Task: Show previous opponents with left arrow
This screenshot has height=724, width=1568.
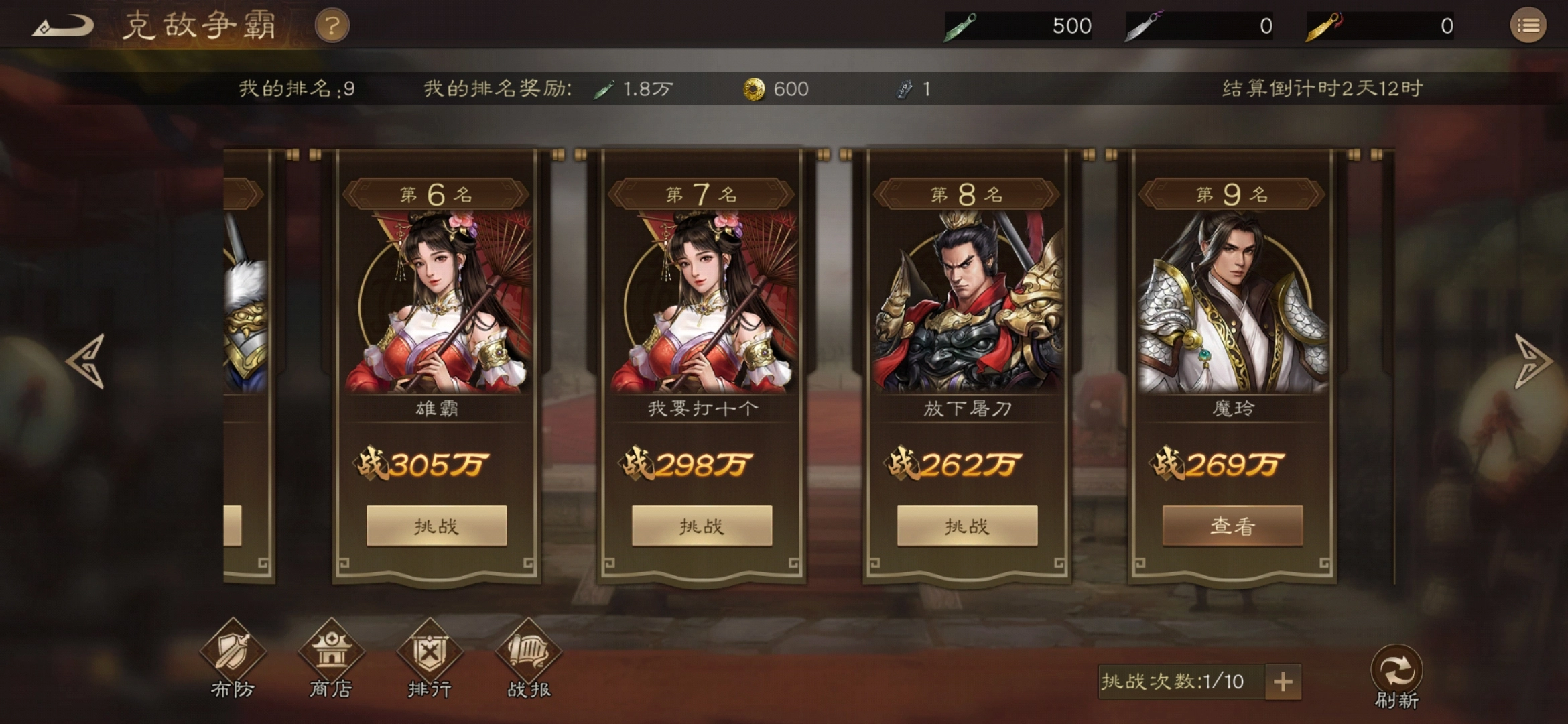Action: tap(87, 361)
